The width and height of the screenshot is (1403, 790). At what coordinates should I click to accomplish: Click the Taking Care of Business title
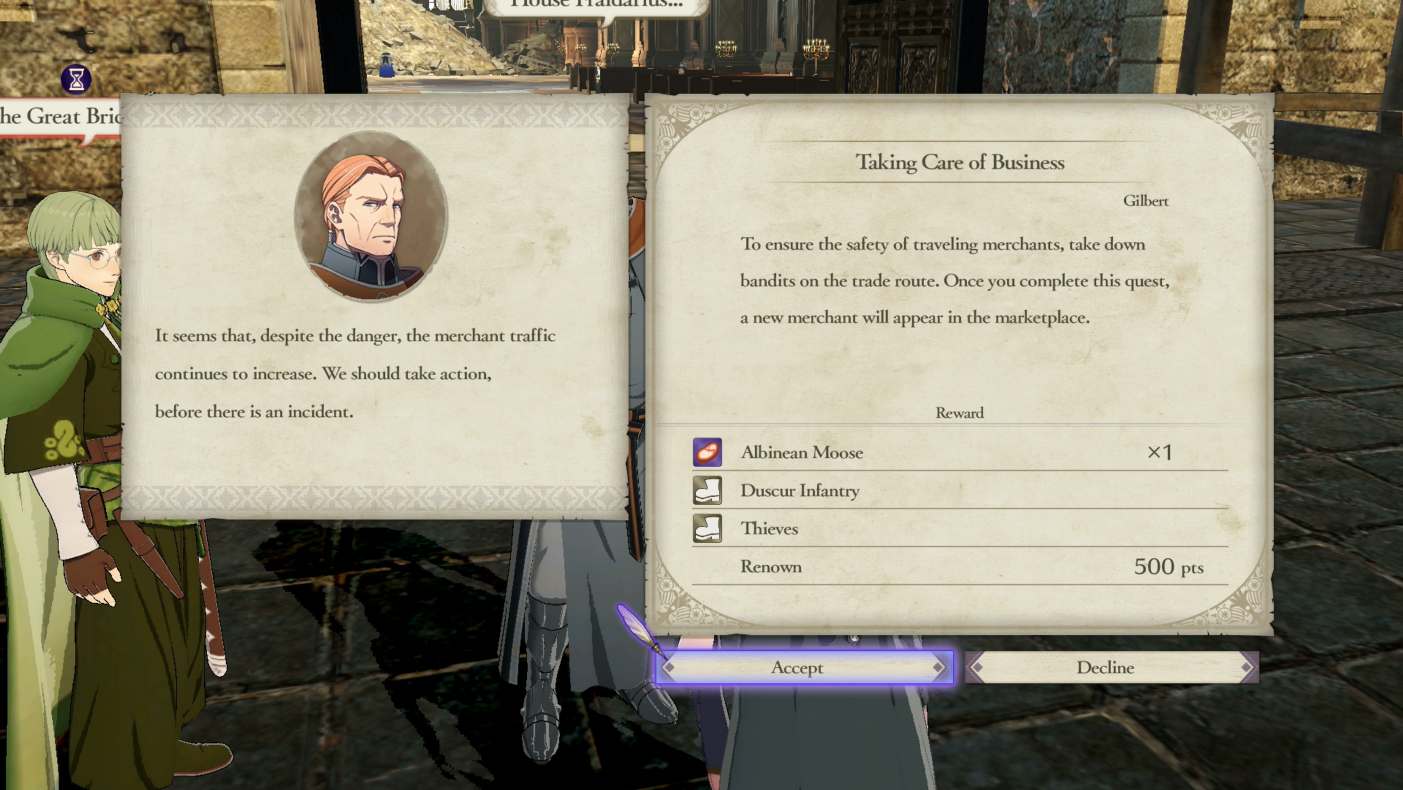coord(959,161)
